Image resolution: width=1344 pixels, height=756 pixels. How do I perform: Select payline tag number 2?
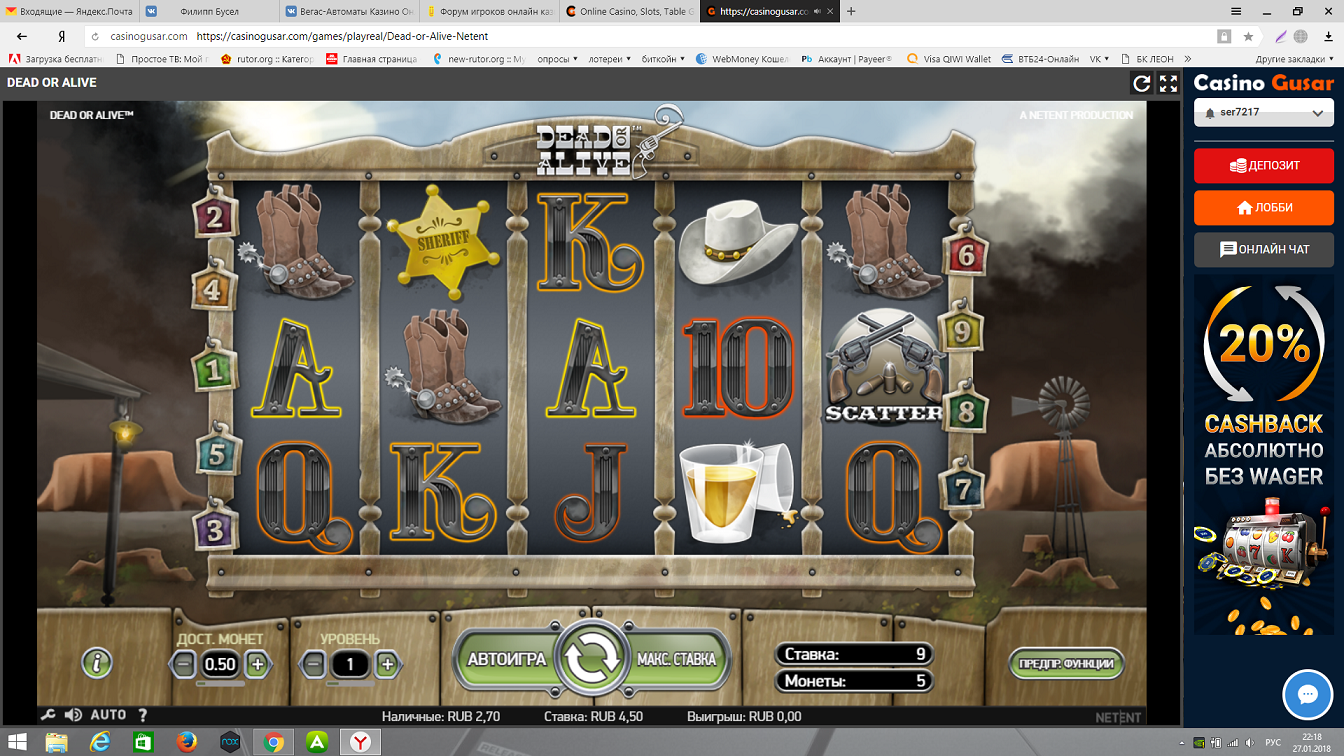pos(215,217)
